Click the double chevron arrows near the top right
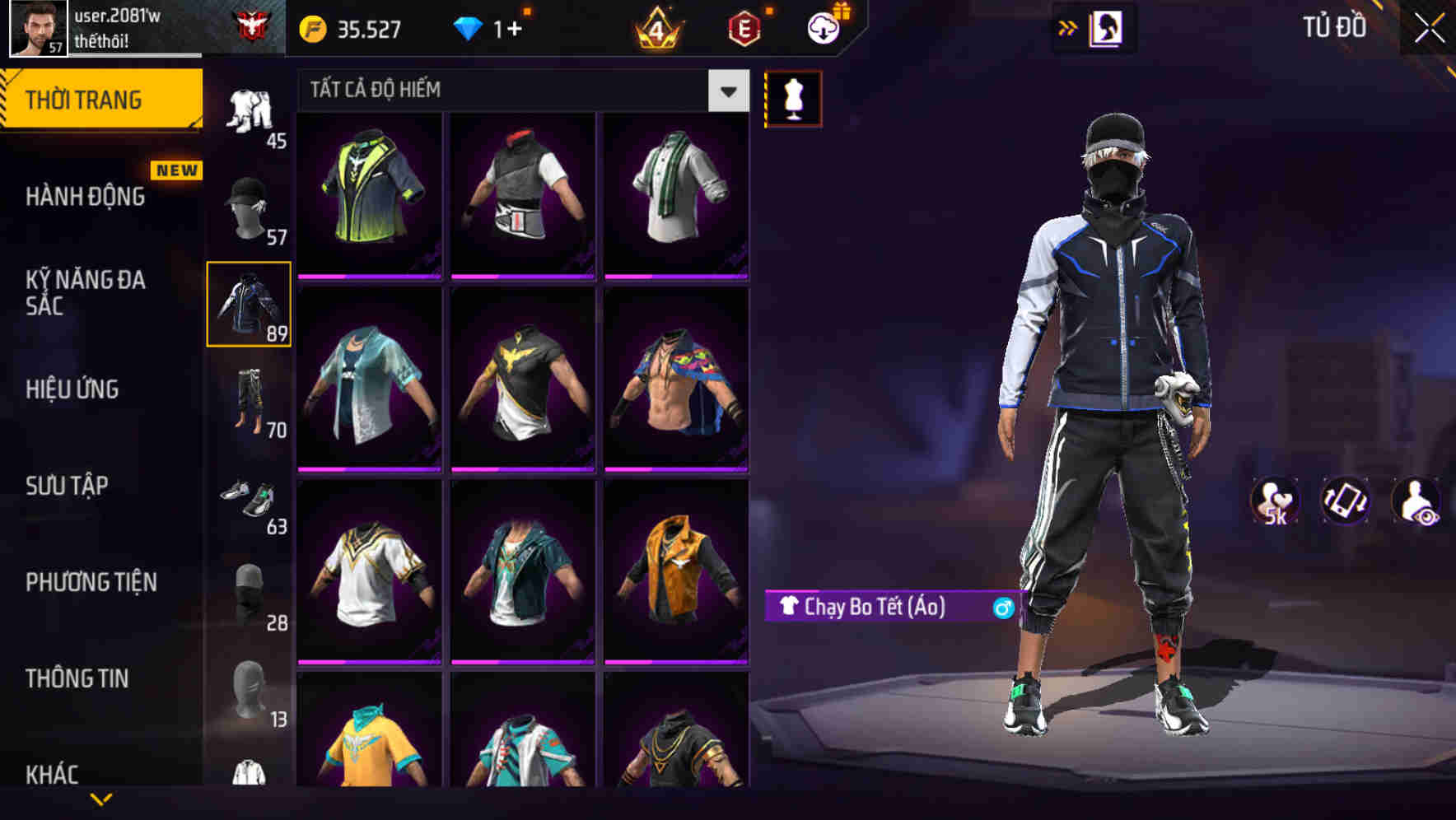This screenshot has width=1456, height=820. point(1068,27)
